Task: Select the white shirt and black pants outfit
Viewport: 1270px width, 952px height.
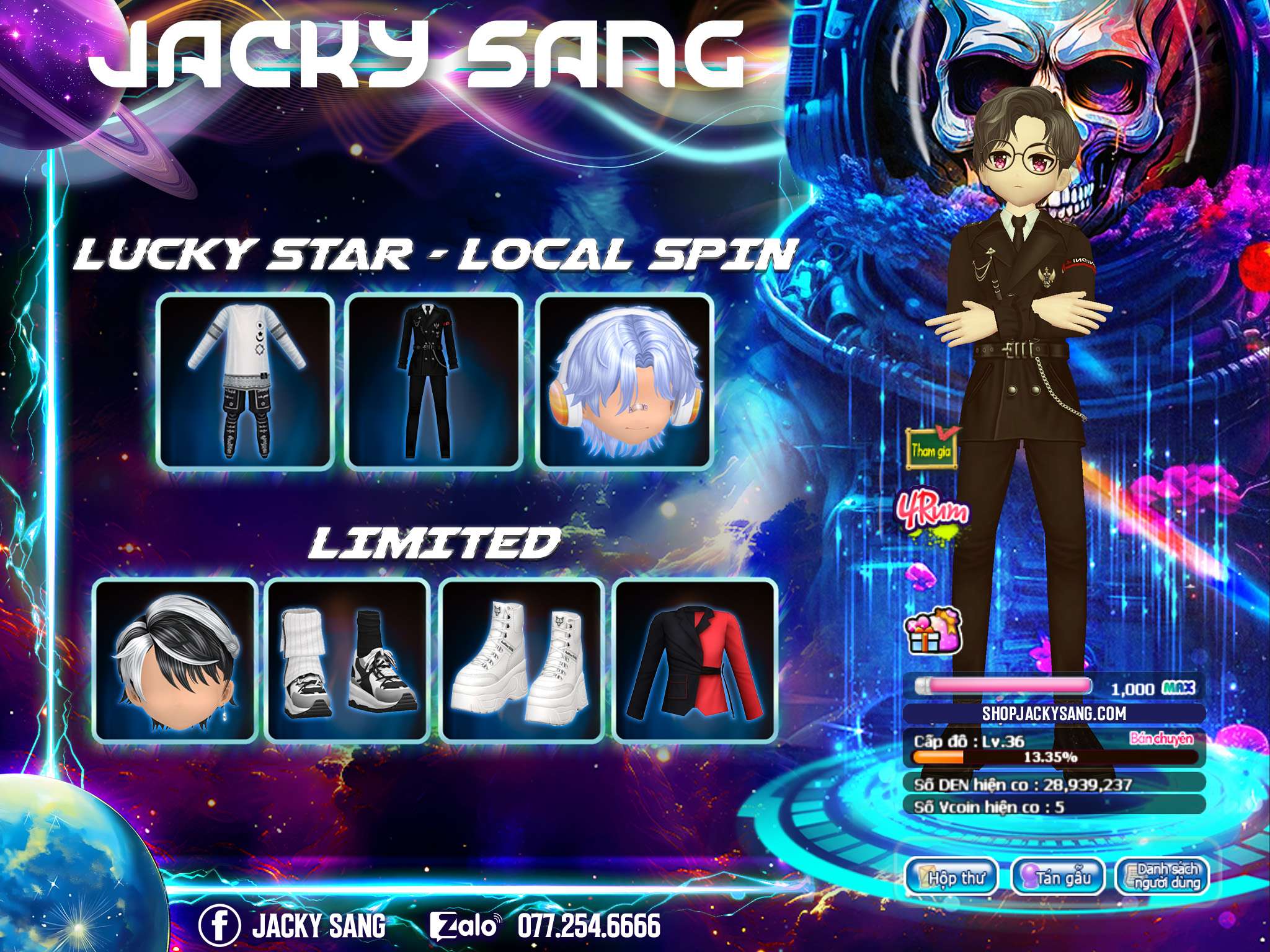Action: click(x=246, y=382)
